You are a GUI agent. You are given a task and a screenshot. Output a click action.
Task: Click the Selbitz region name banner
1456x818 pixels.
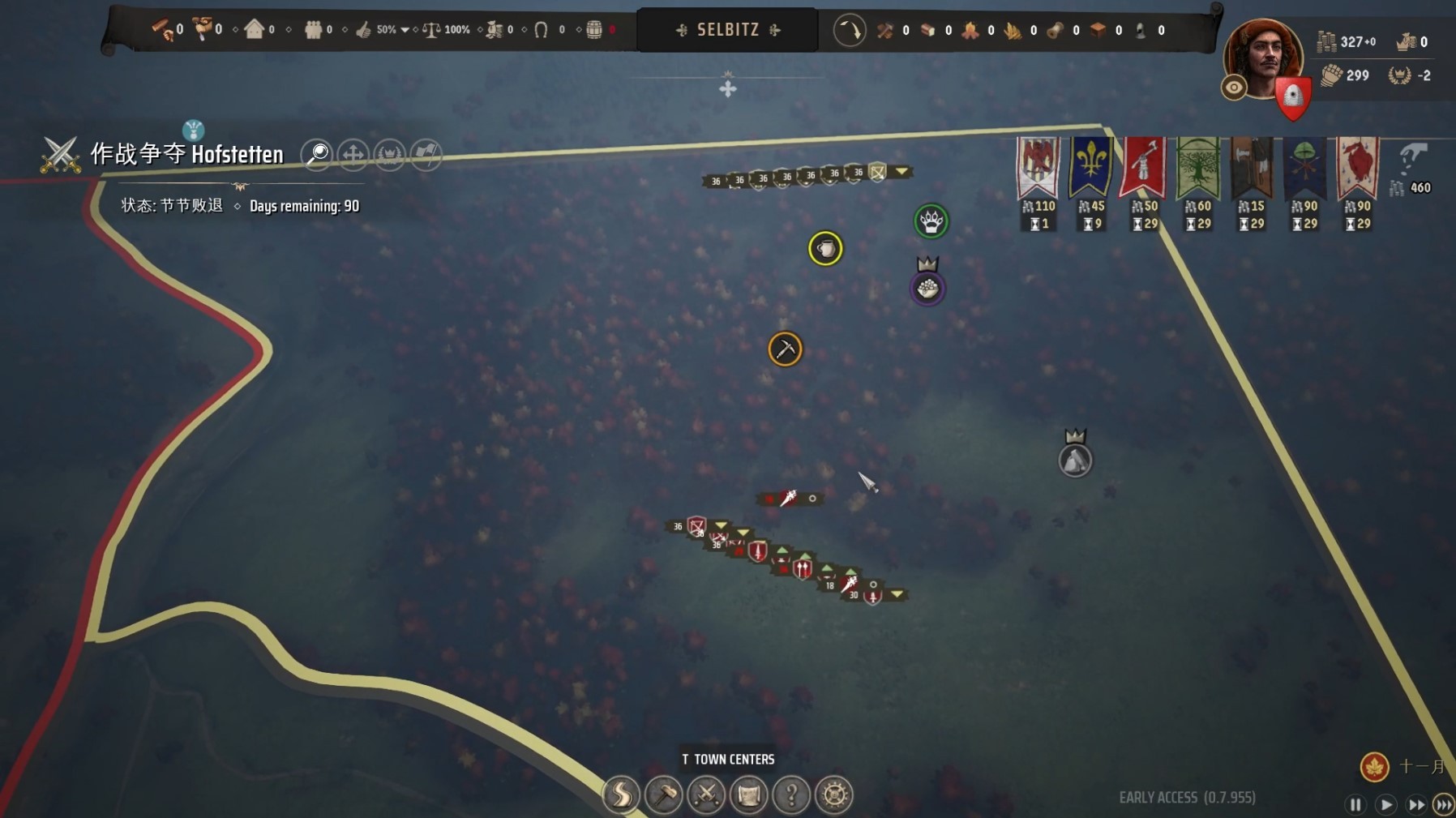728,30
